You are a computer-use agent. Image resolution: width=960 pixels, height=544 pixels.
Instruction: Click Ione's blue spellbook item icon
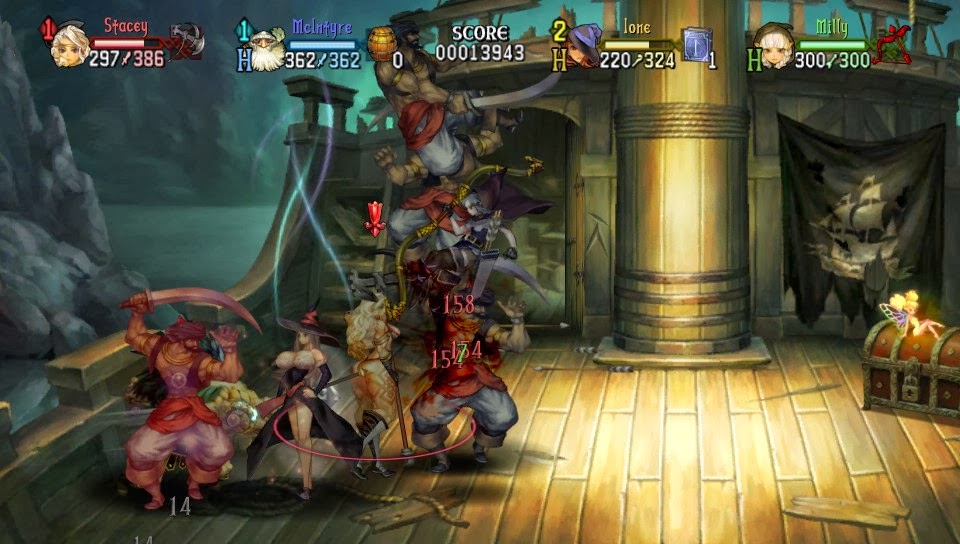(x=696, y=44)
